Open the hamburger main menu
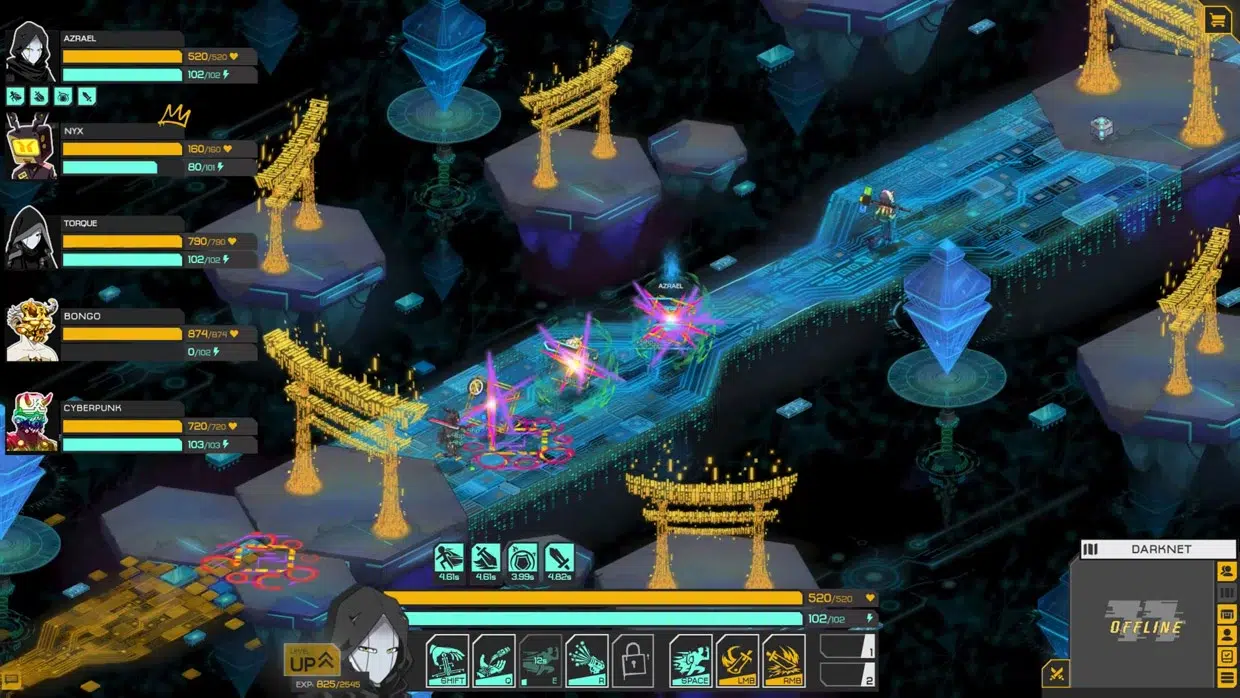The height and width of the screenshot is (698, 1240). (x=1226, y=678)
